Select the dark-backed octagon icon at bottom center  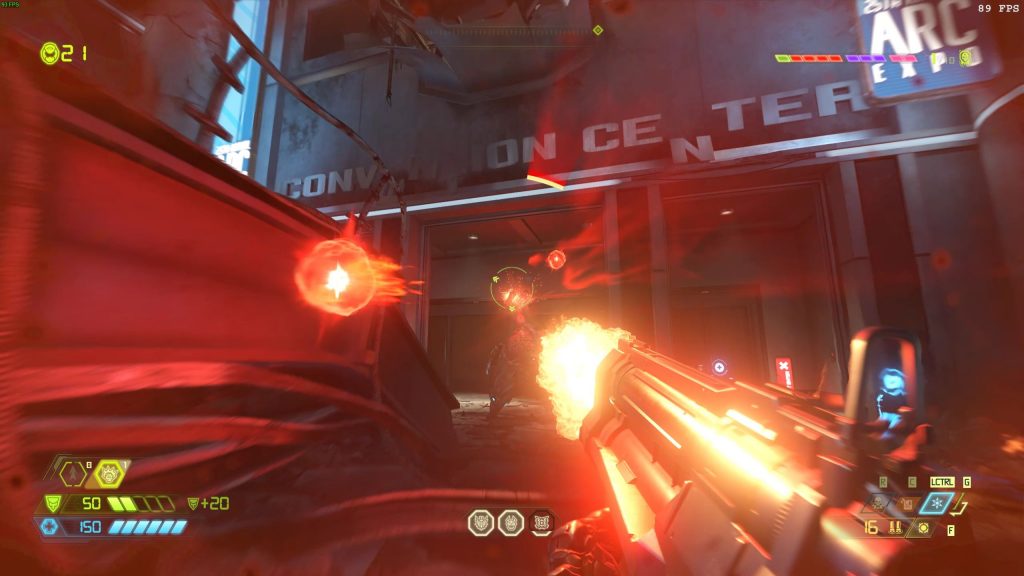(543, 522)
